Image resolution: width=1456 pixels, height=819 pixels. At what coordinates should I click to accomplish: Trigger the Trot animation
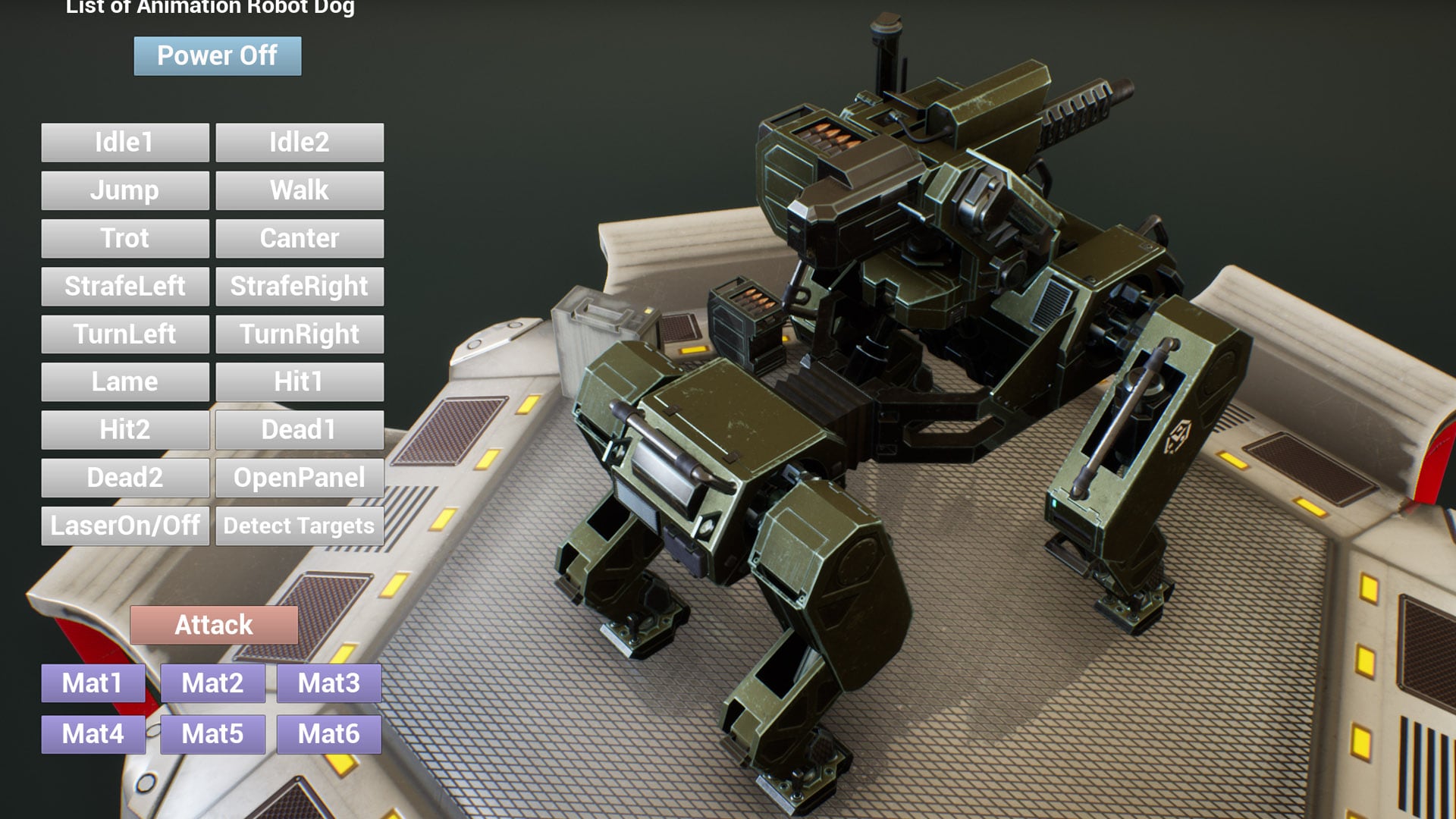124,238
